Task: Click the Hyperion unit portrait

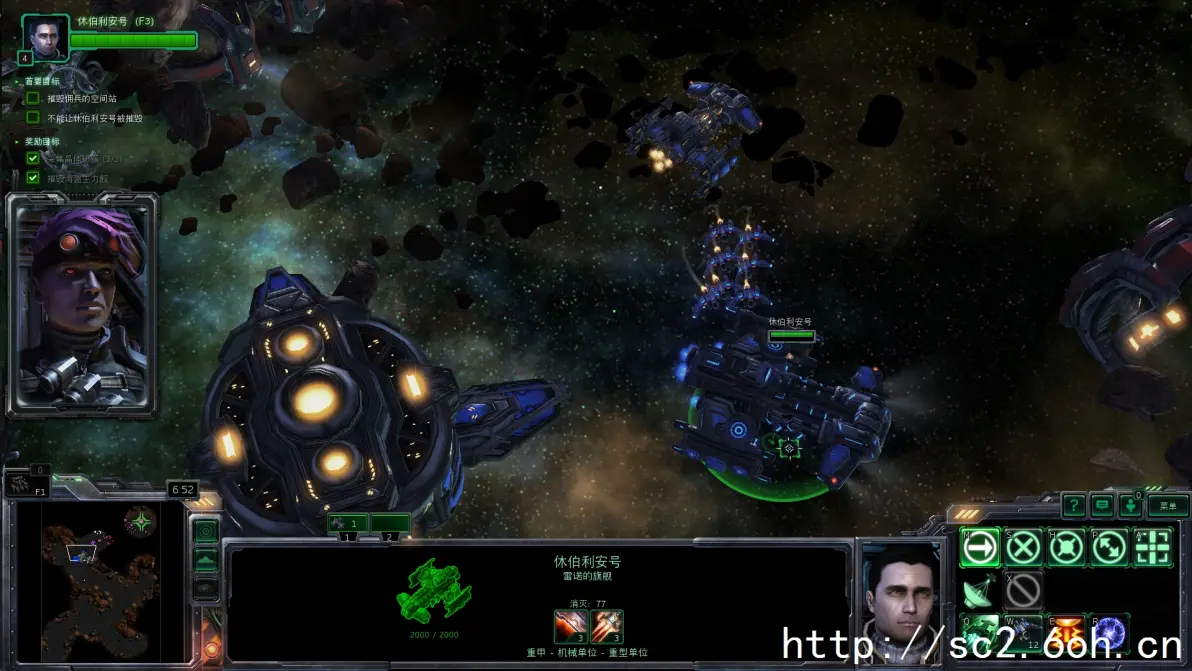Action: click(x=900, y=600)
